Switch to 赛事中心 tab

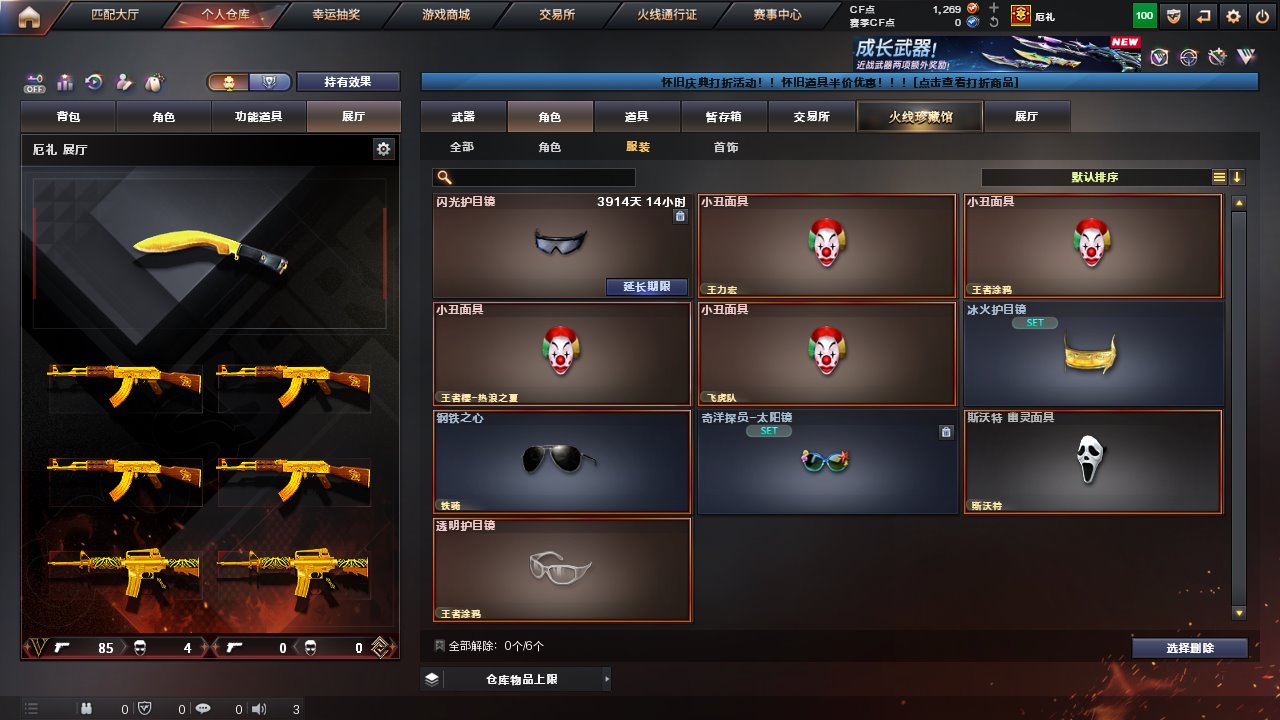(777, 15)
